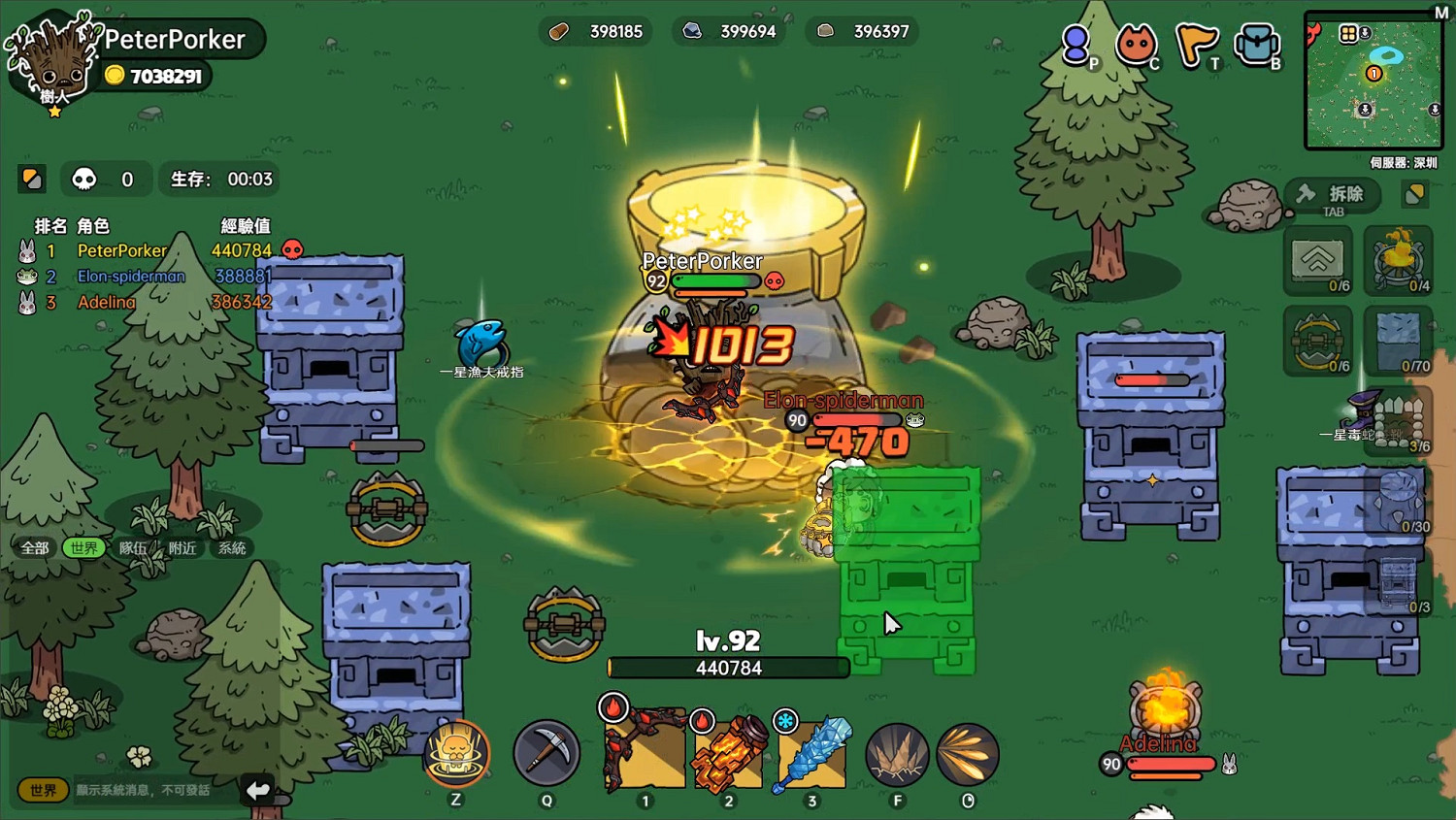Activate the skull skill bound to Z
This screenshot has width=1456, height=820.
(456, 752)
